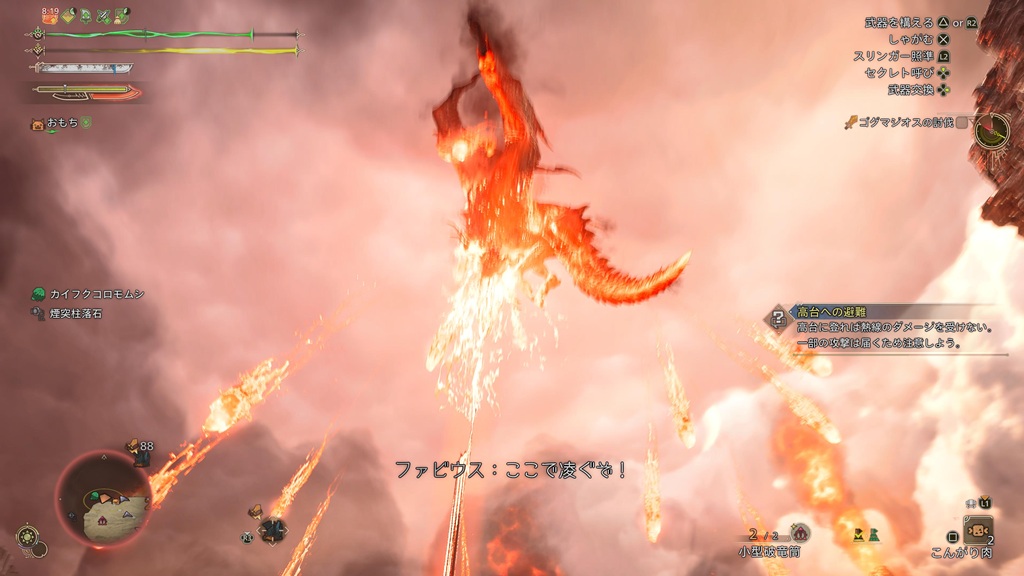Select the 煙突柱落石 environment entry
1024x576 pixels.
[x=70, y=313]
